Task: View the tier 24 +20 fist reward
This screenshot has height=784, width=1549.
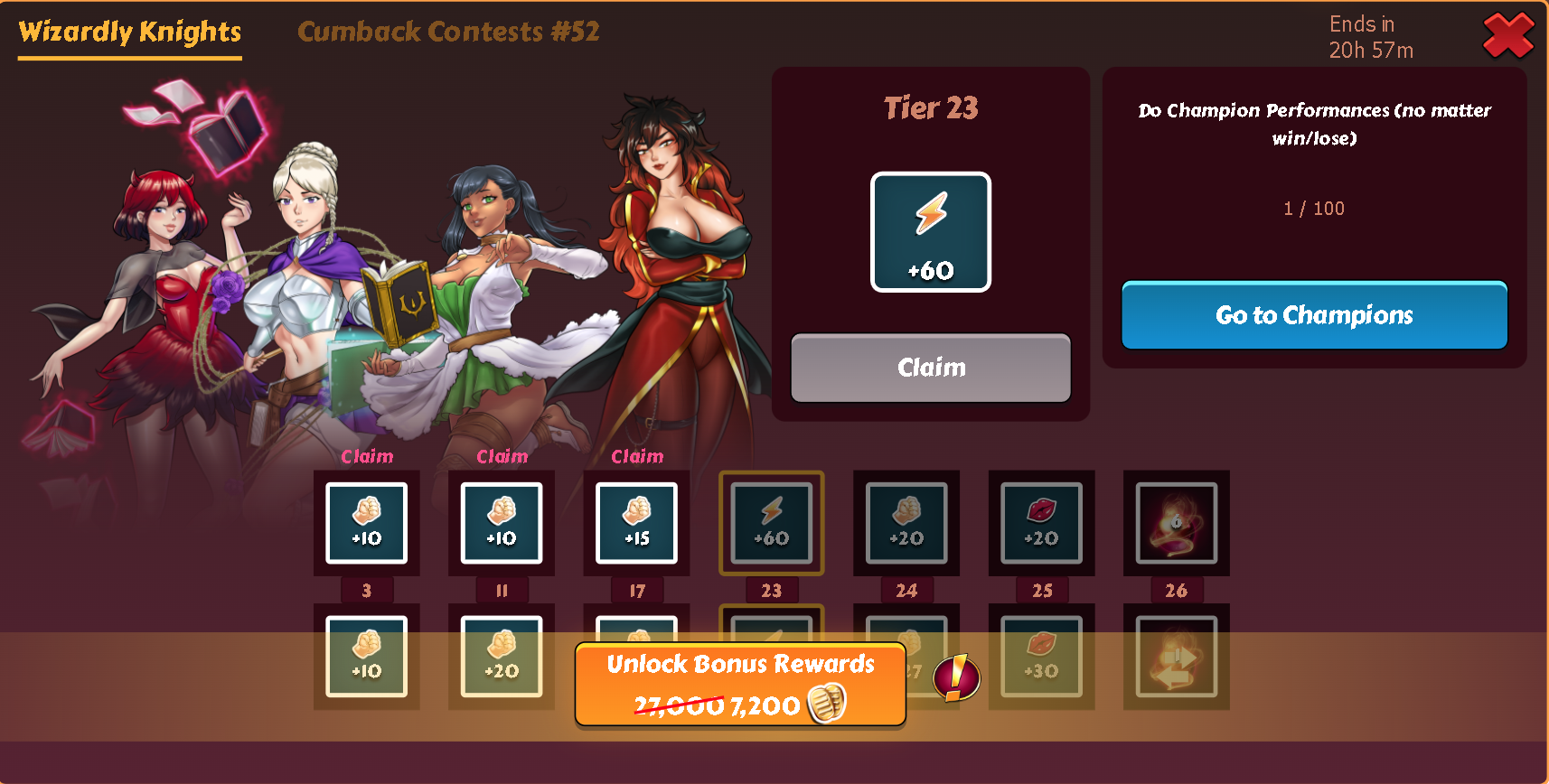Action: (906, 522)
